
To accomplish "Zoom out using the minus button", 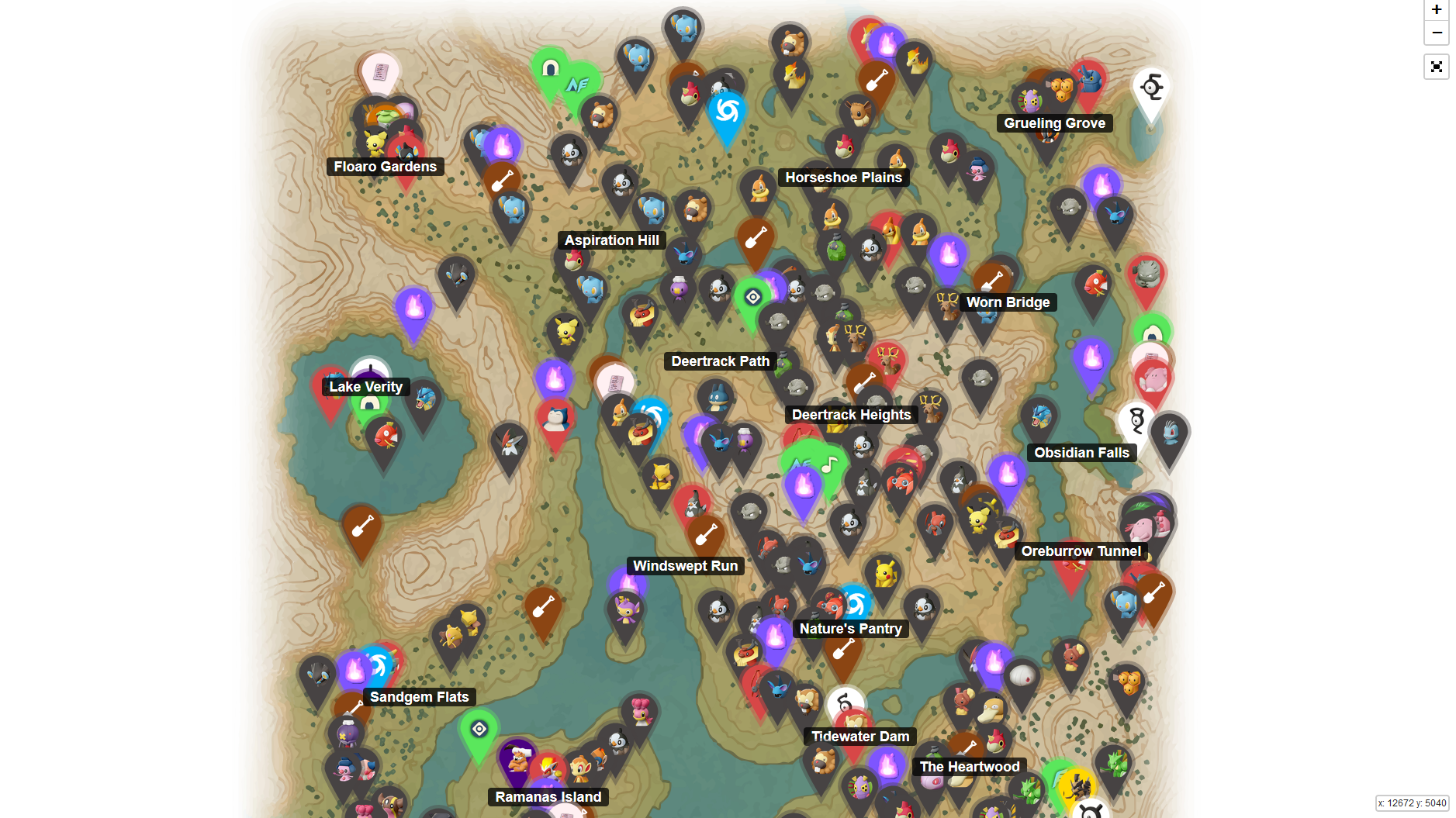I will click(x=1437, y=33).
